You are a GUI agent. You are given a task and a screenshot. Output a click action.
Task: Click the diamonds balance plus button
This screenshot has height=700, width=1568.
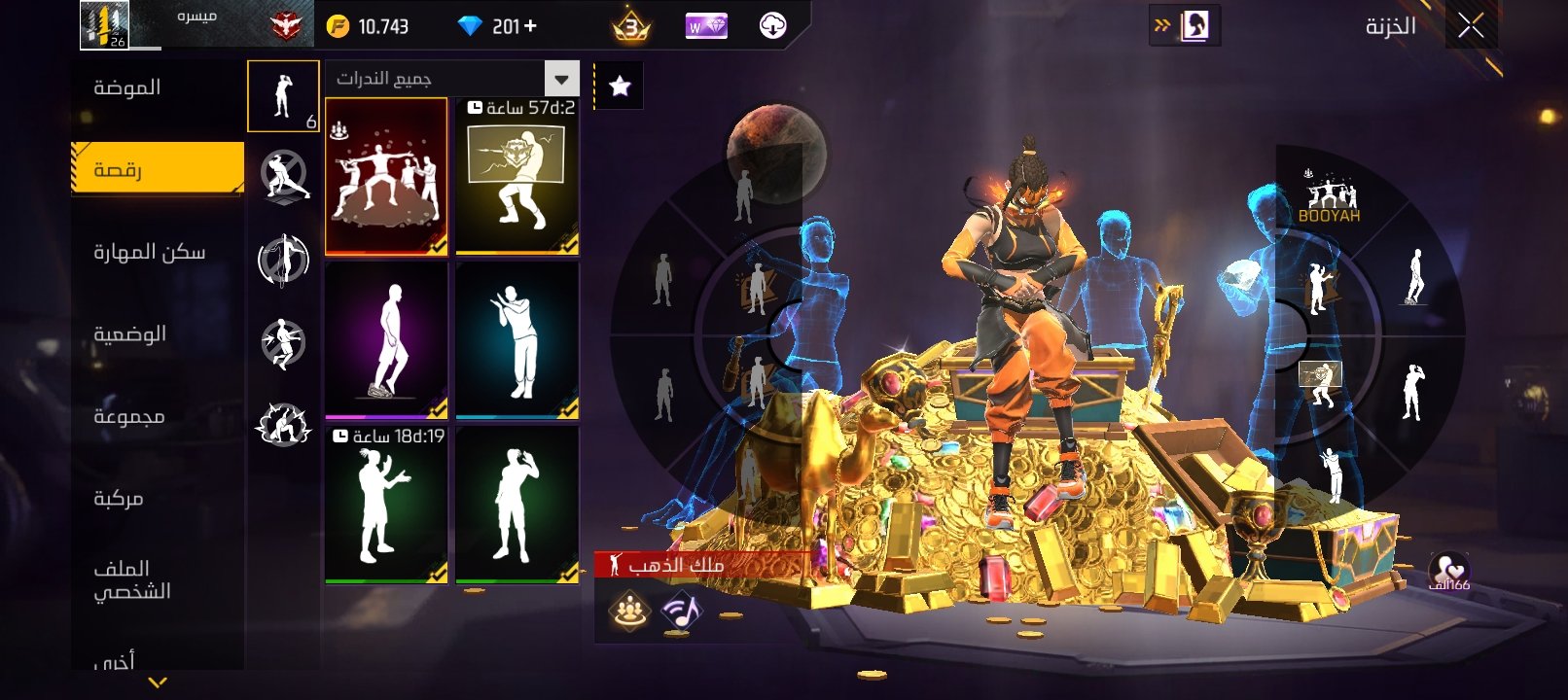coord(530,26)
